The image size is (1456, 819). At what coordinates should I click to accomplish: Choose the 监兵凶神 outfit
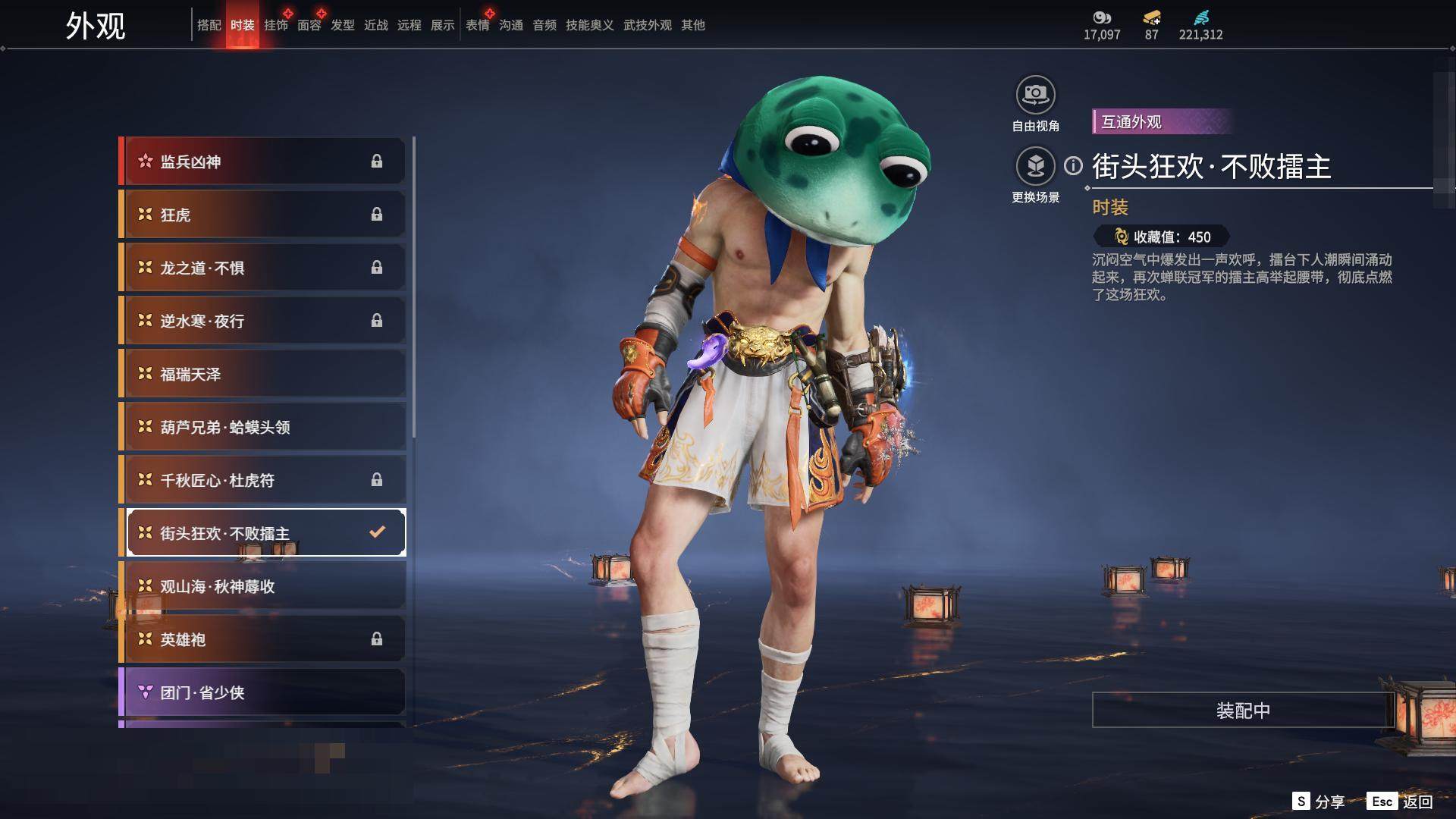[262, 162]
